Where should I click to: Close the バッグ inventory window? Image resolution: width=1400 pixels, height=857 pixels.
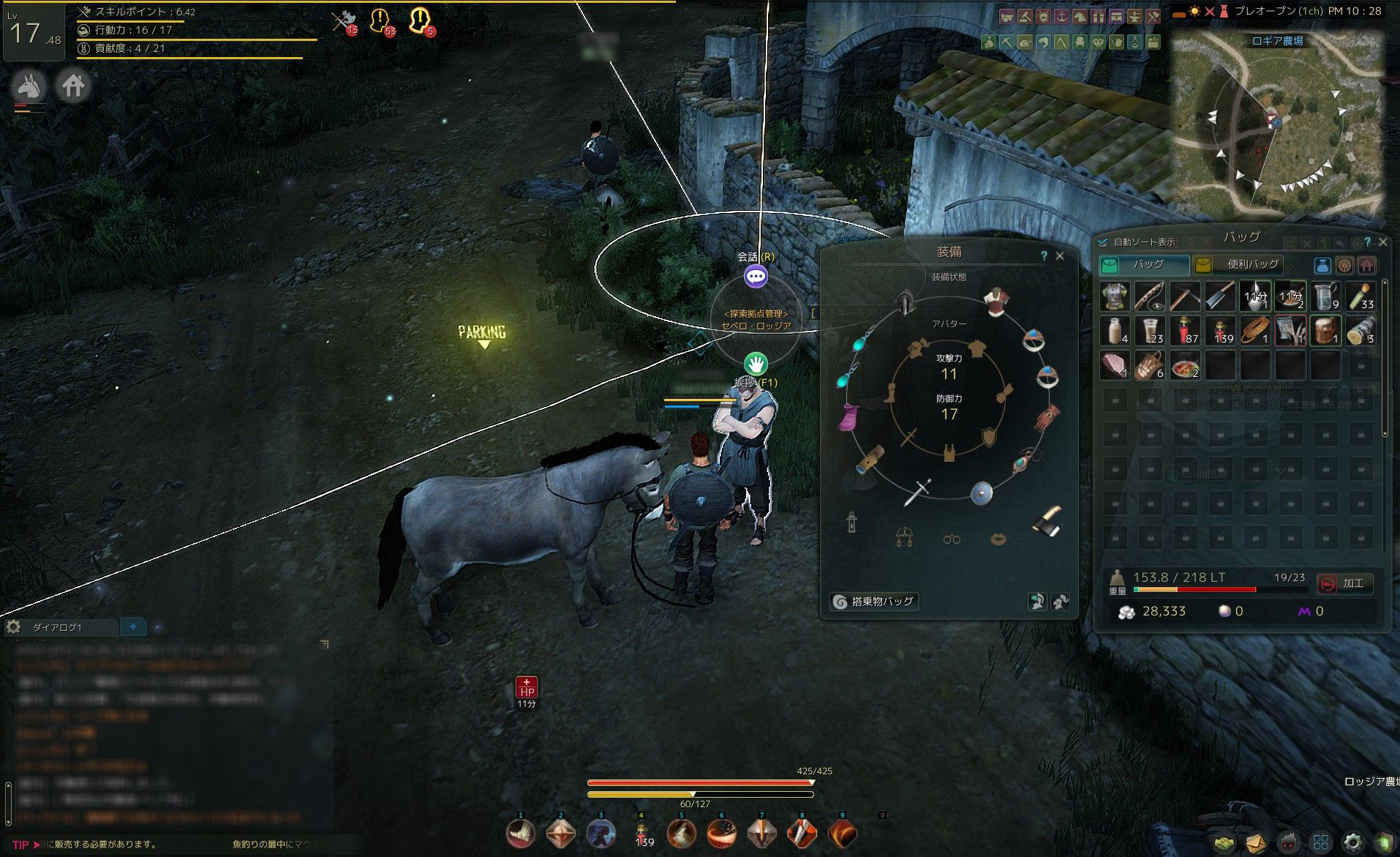point(1382,242)
